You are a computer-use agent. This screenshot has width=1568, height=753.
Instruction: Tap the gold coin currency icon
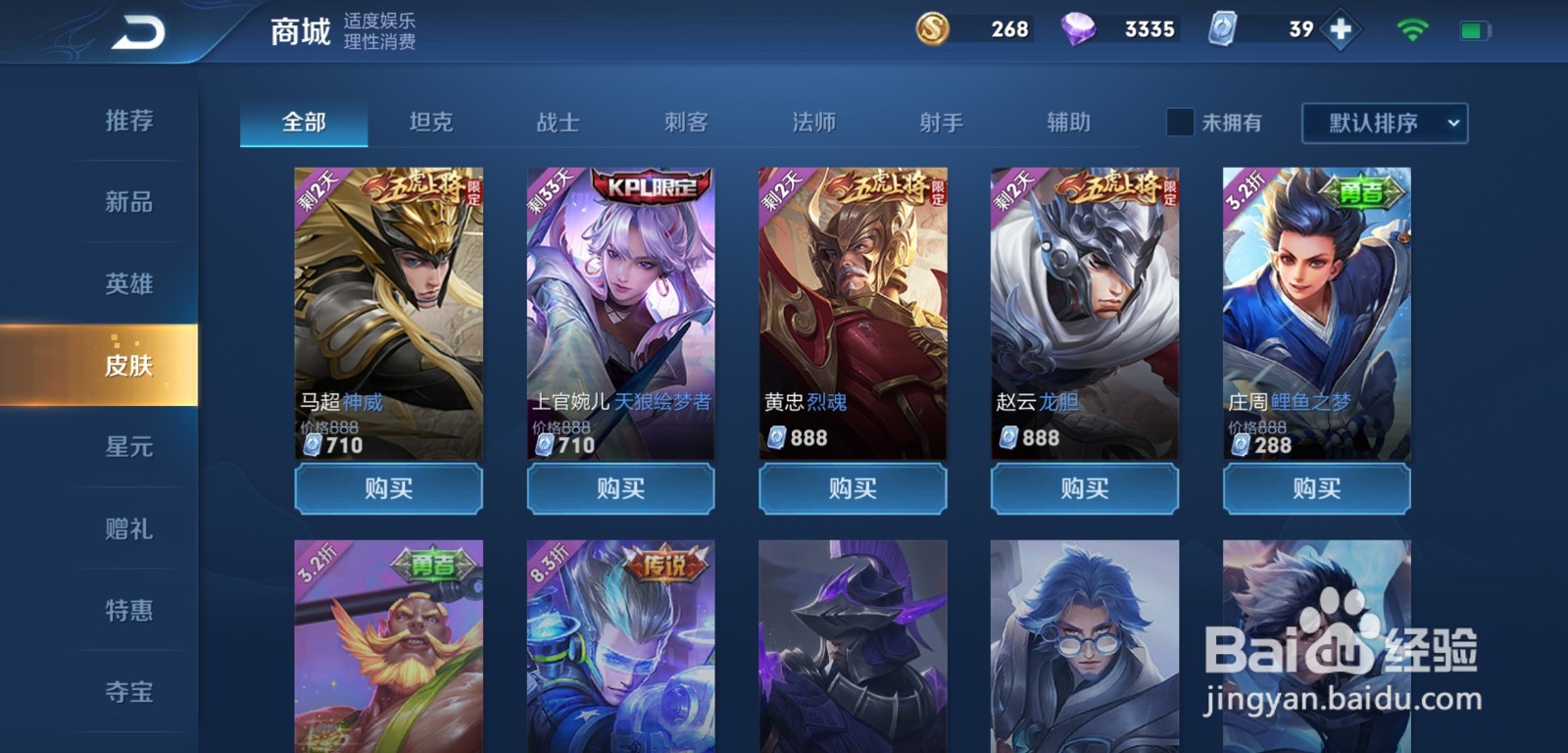coord(931,29)
